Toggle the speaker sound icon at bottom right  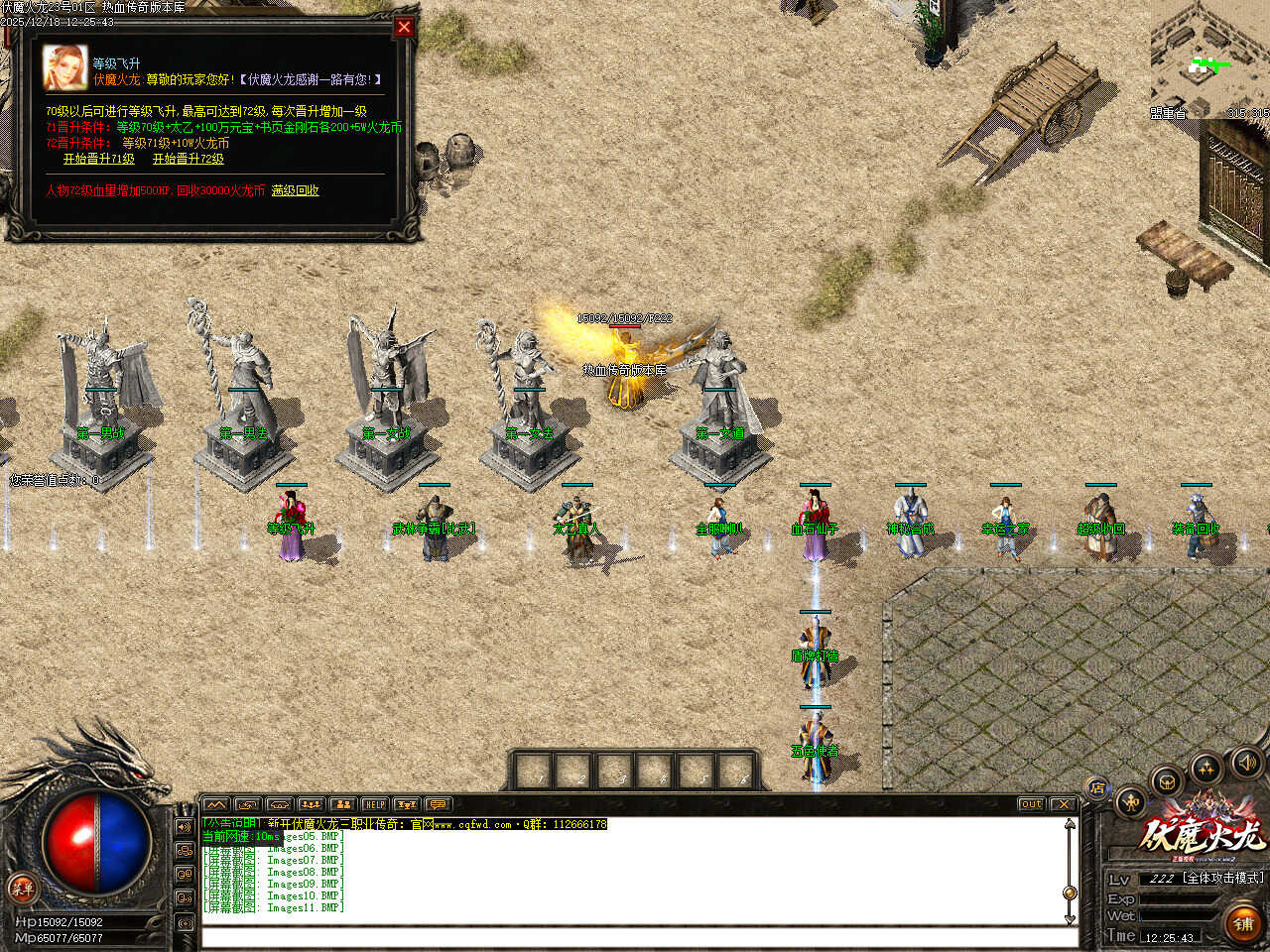coord(1245,763)
